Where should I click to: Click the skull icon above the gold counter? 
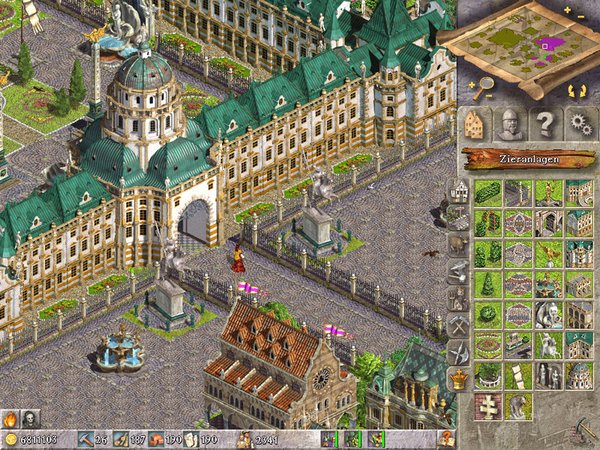point(31,419)
